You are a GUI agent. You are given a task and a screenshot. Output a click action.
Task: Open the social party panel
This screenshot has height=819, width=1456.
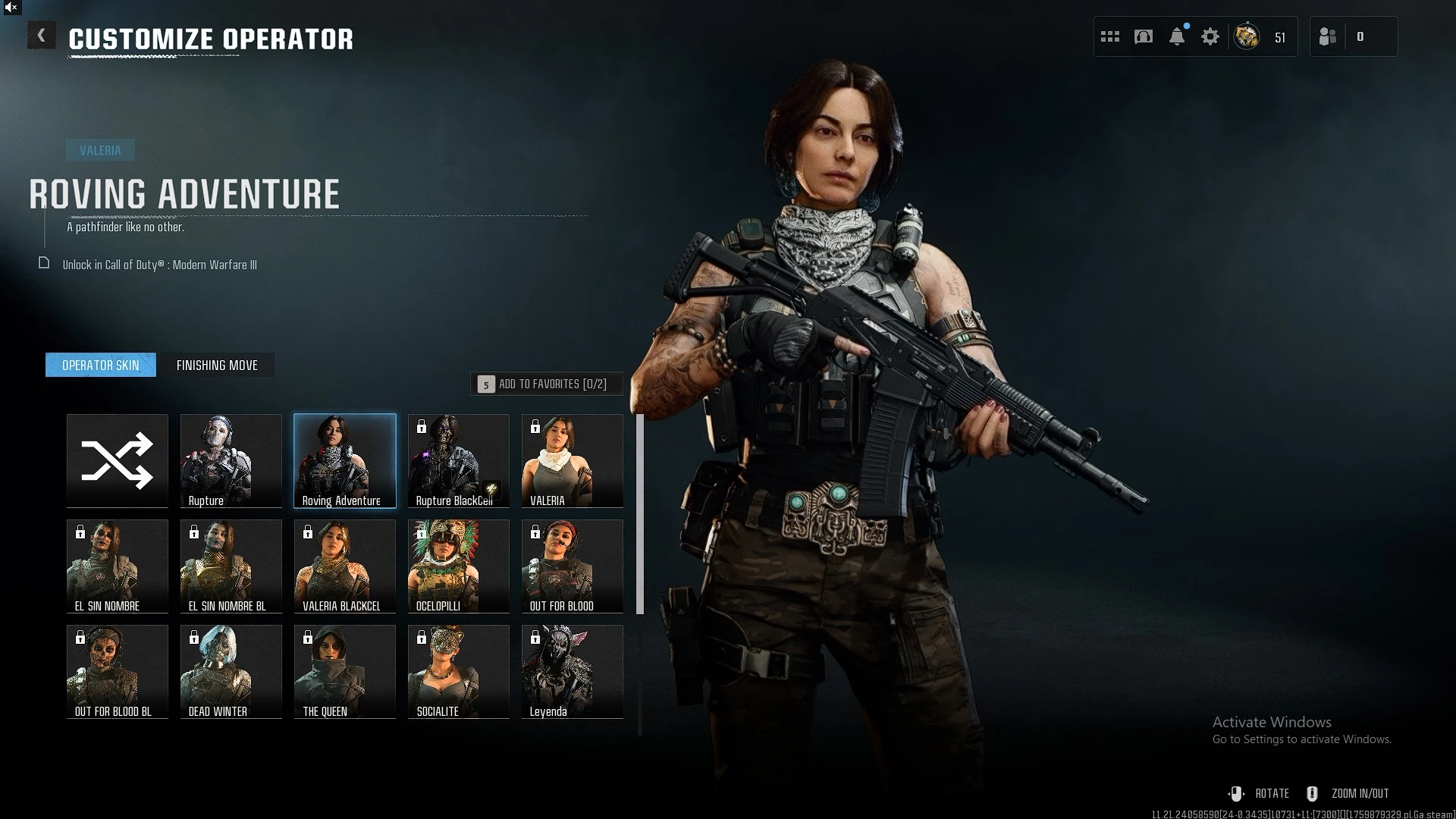point(1353,36)
